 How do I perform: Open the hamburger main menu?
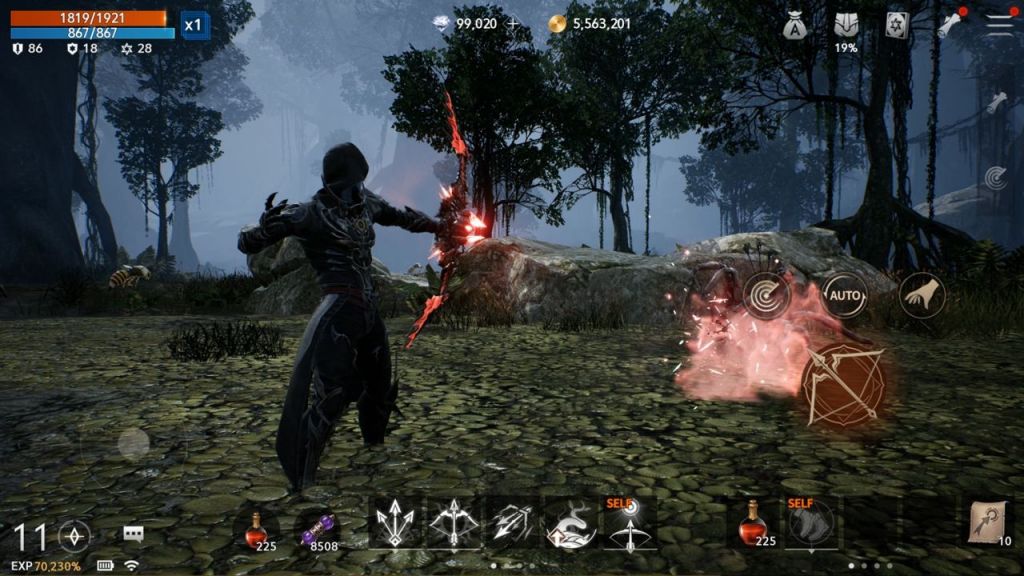(x=999, y=25)
